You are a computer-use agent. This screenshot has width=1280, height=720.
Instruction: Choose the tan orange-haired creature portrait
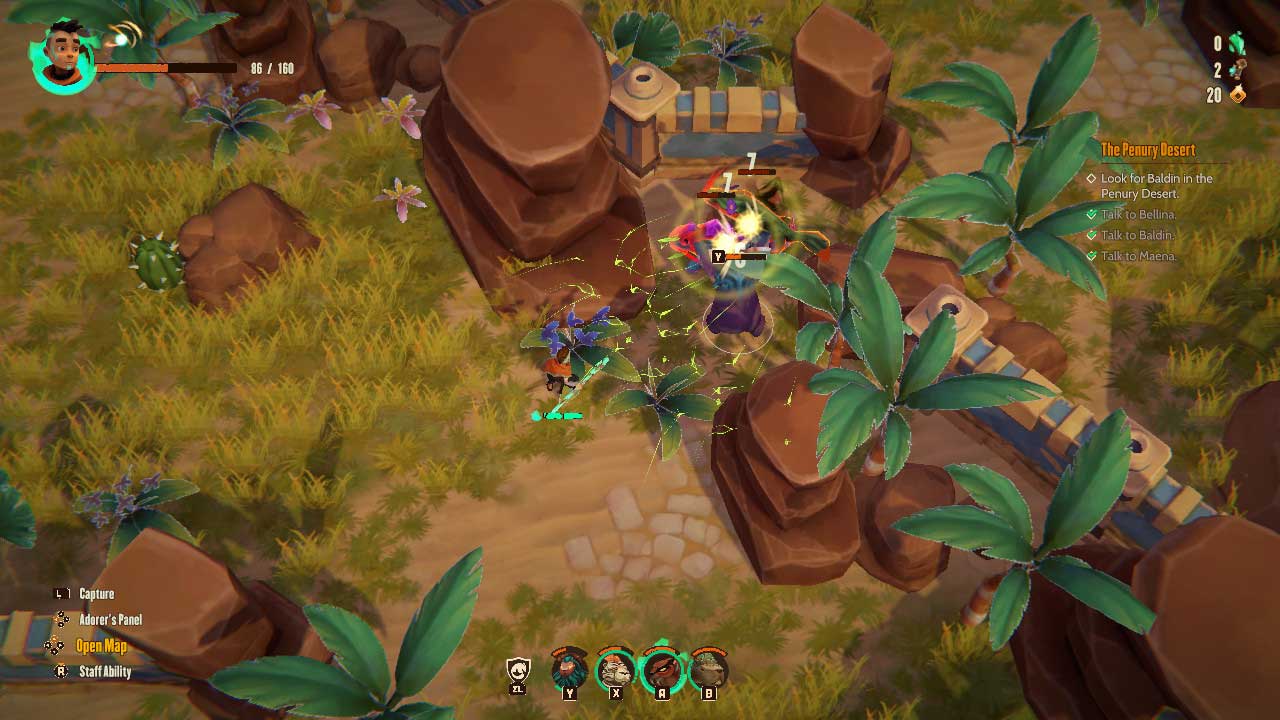coord(616,668)
